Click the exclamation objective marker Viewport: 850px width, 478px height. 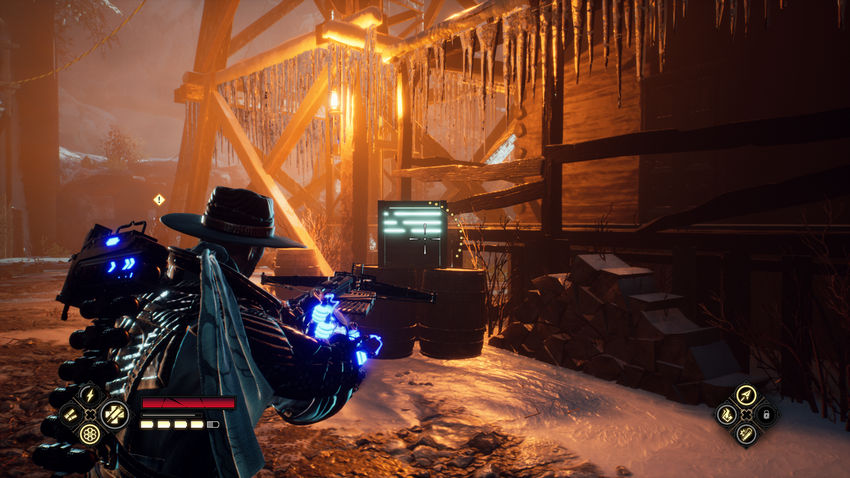(158, 200)
